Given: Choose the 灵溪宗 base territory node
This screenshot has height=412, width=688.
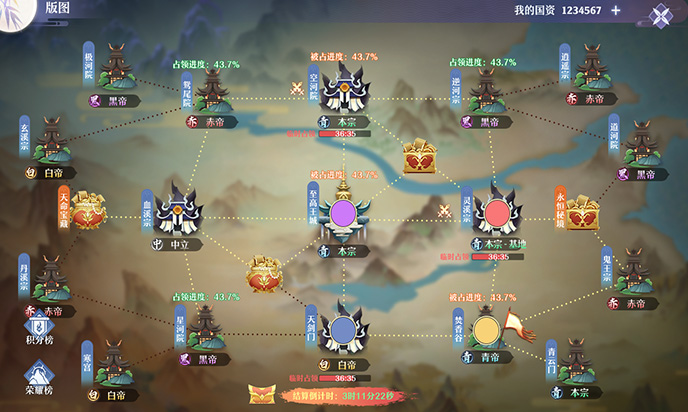Looking at the screenshot, I should [x=497, y=213].
